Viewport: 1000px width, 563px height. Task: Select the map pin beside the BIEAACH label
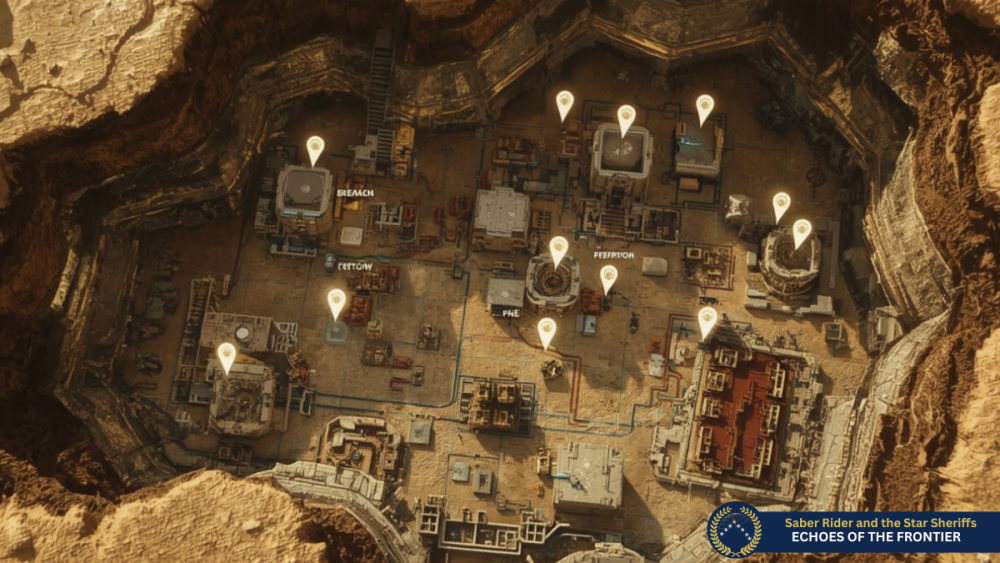pos(315,150)
